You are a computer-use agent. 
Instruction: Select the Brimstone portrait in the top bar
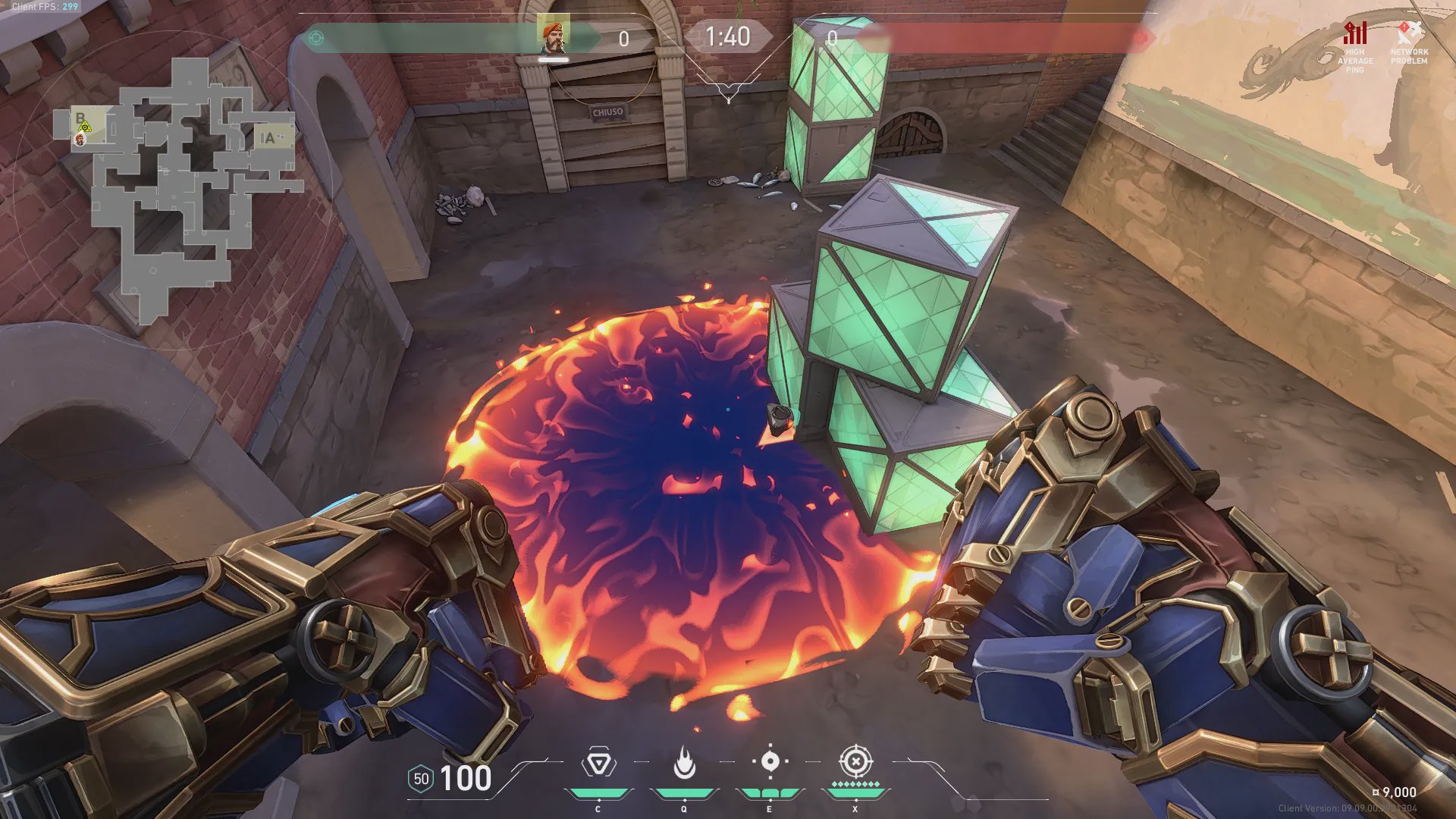[553, 36]
